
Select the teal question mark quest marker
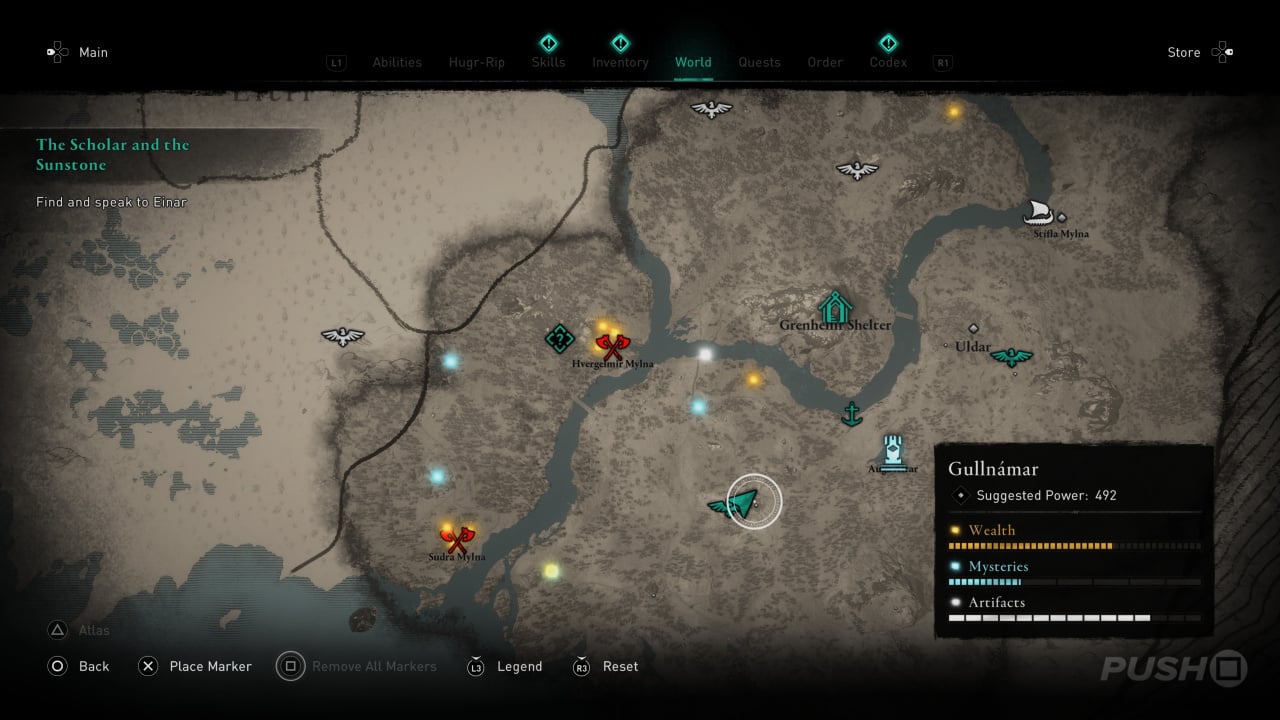pos(559,339)
